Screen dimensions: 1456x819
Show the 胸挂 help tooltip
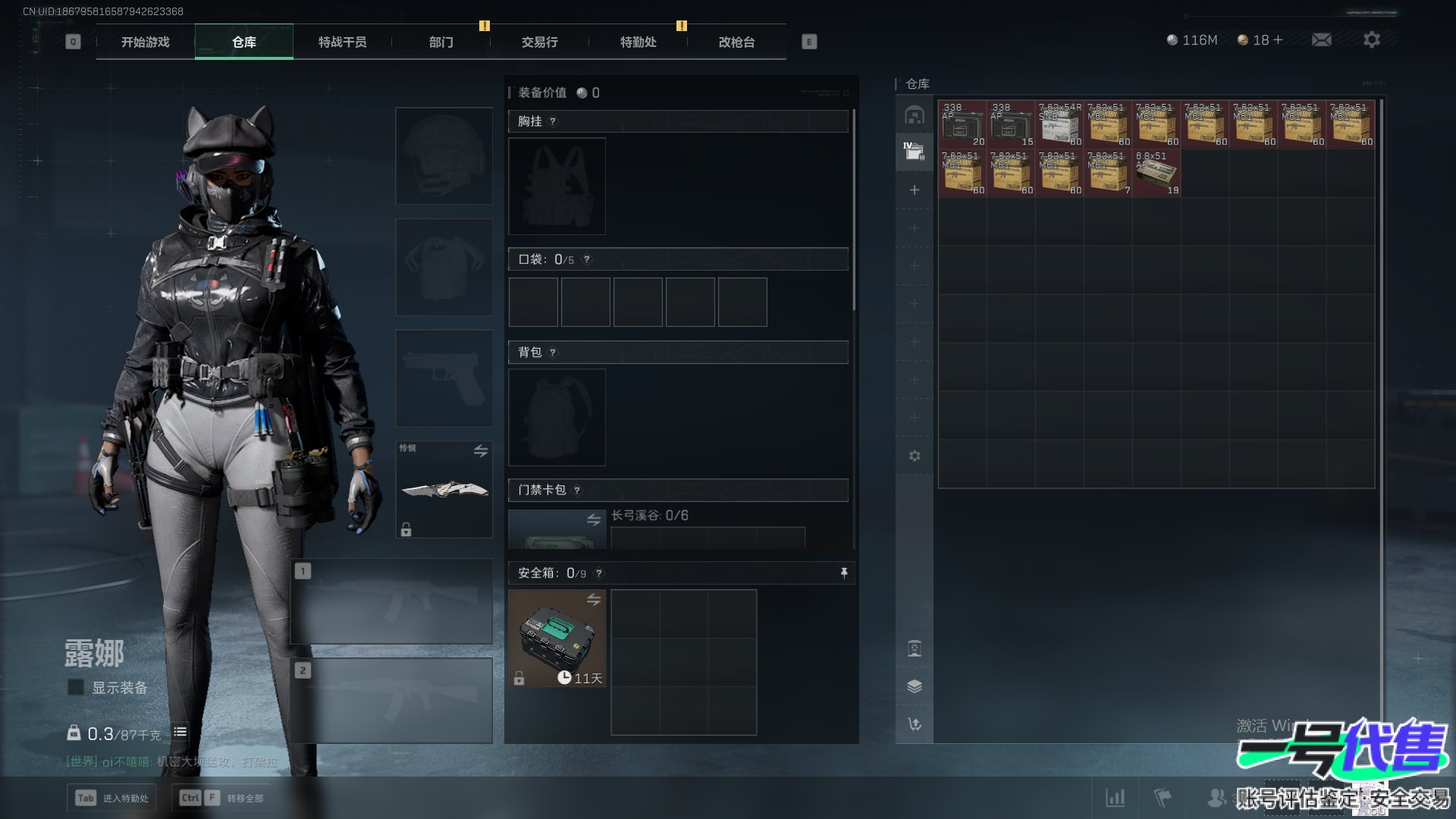[x=553, y=121]
